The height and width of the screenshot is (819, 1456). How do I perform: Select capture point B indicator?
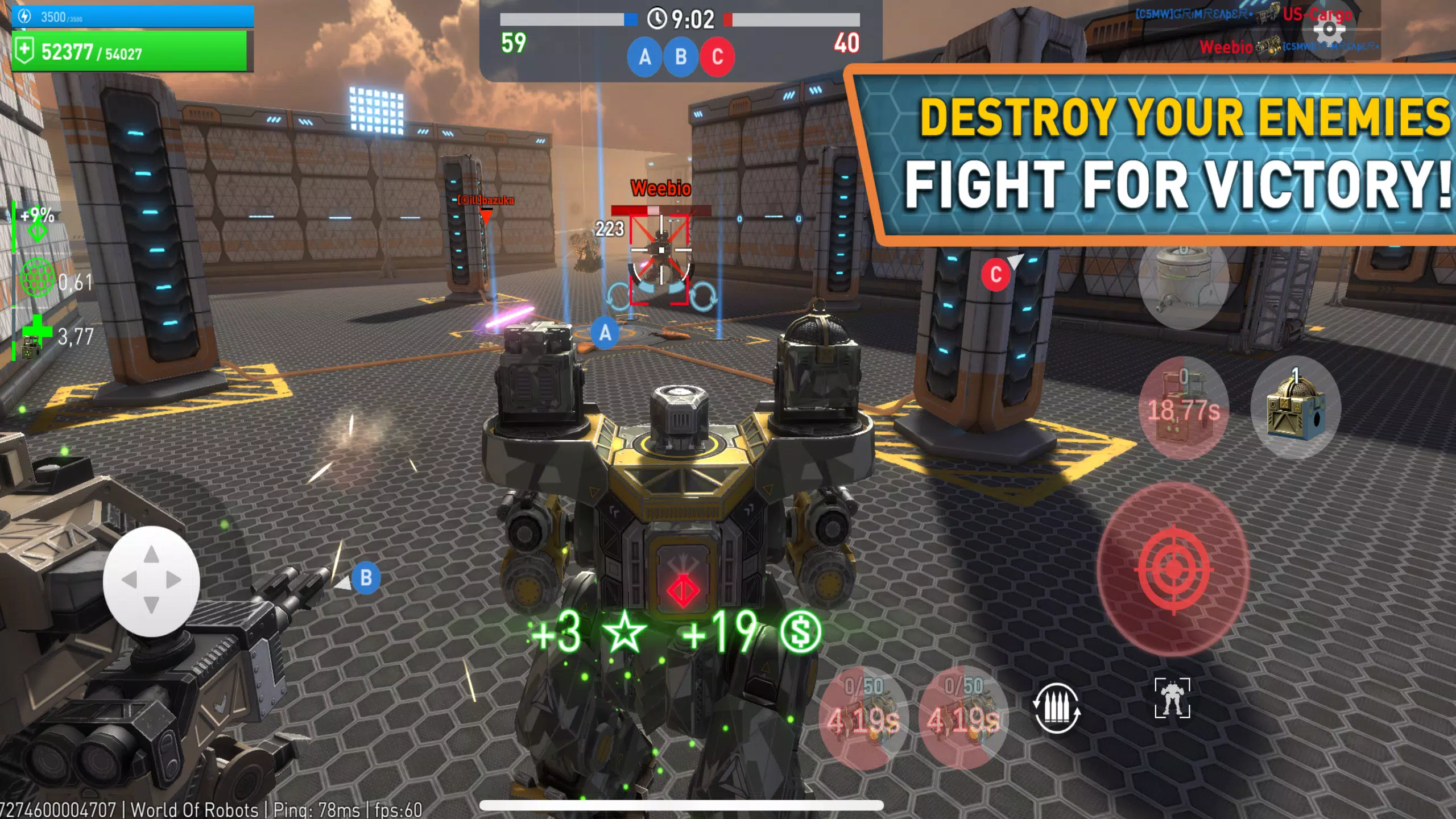pos(680,56)
